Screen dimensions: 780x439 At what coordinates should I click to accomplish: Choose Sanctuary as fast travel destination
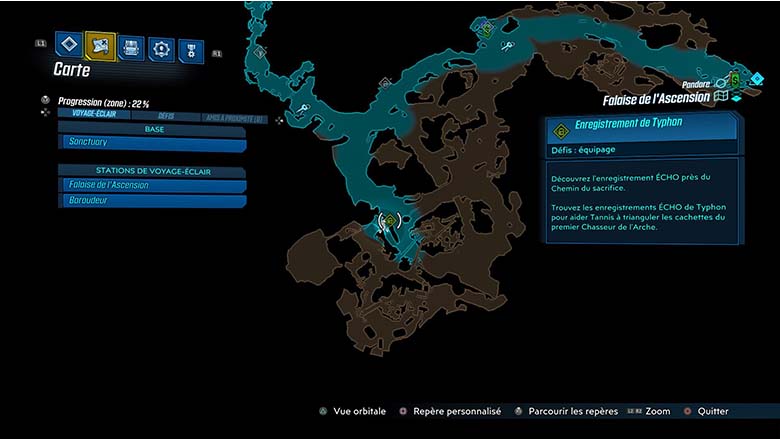tap(152, 144)
